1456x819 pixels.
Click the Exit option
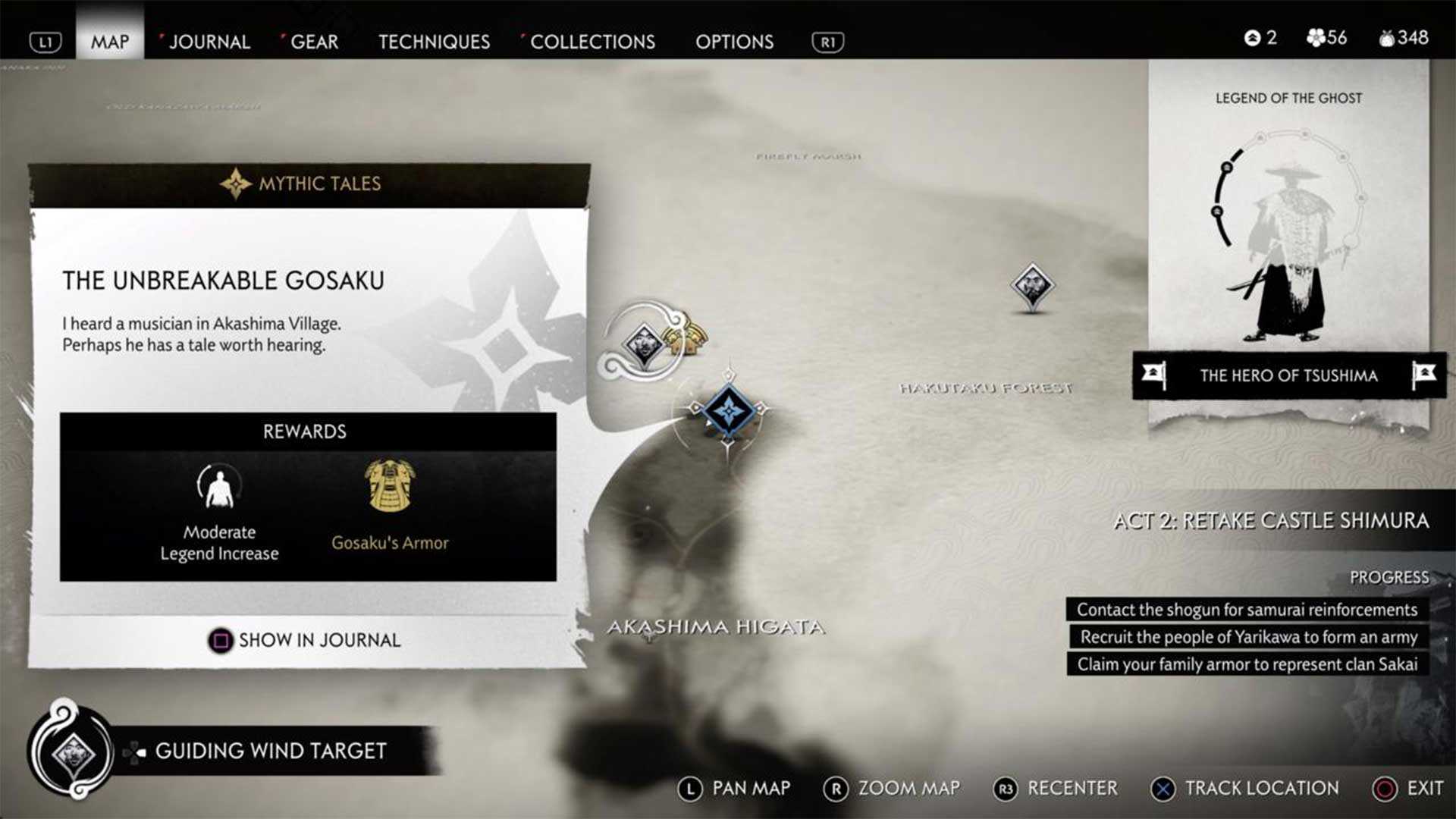tap(1409, 789)
